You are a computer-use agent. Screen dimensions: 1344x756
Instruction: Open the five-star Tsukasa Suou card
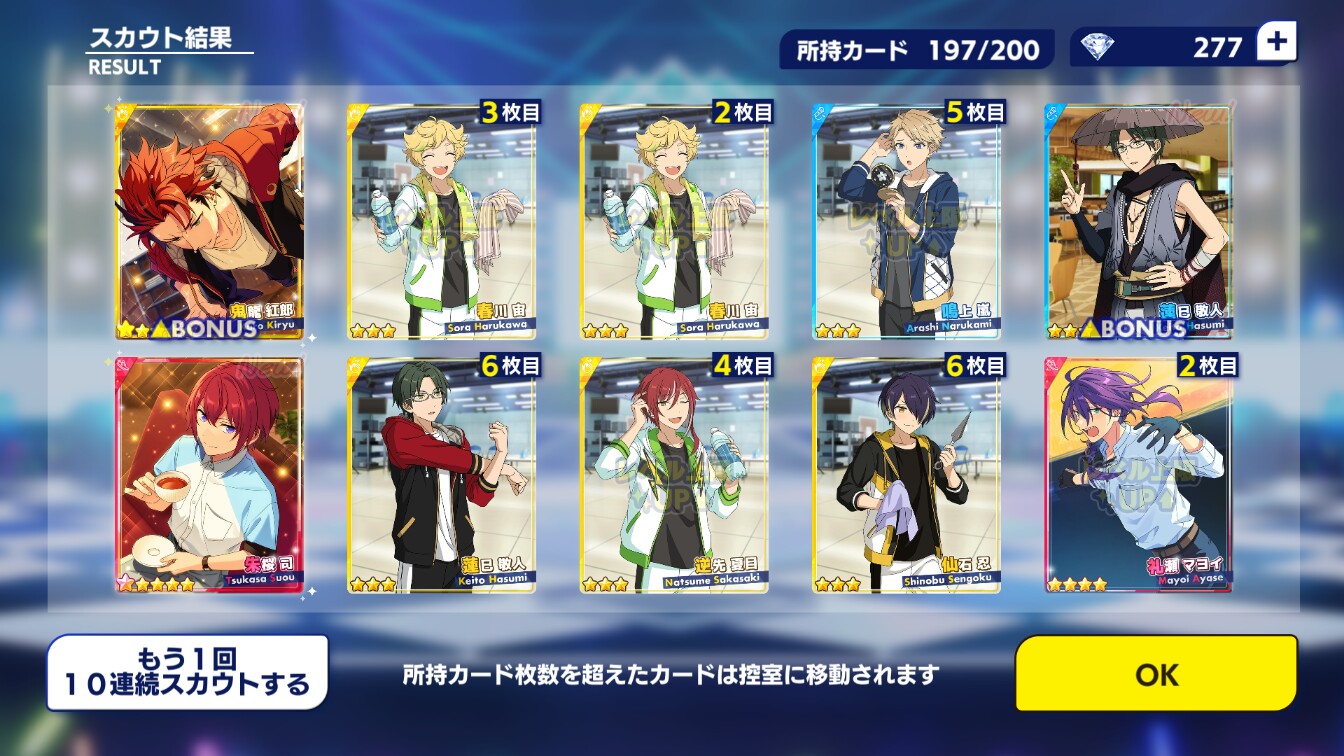tap(210, 475)
